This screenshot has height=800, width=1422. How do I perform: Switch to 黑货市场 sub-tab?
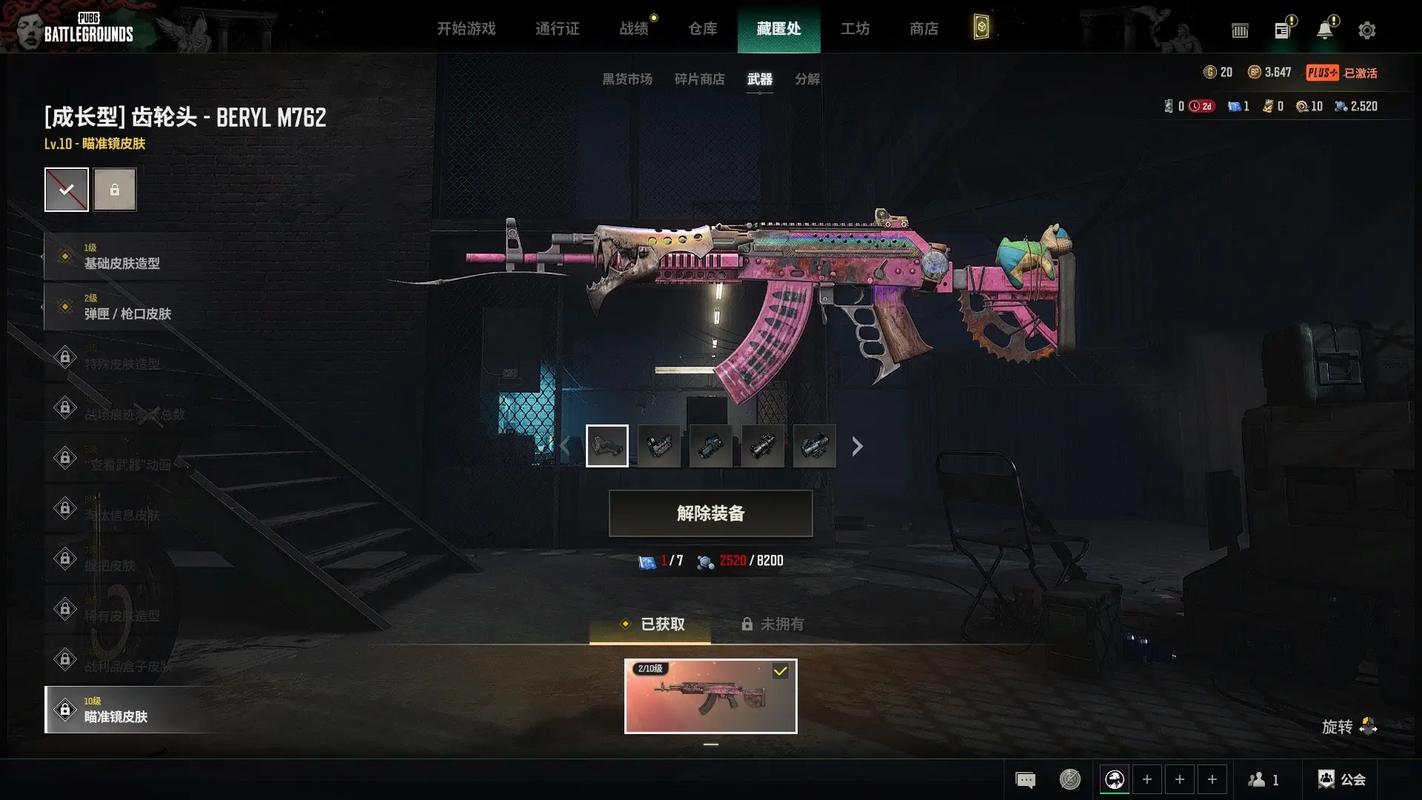coord(627,79)
